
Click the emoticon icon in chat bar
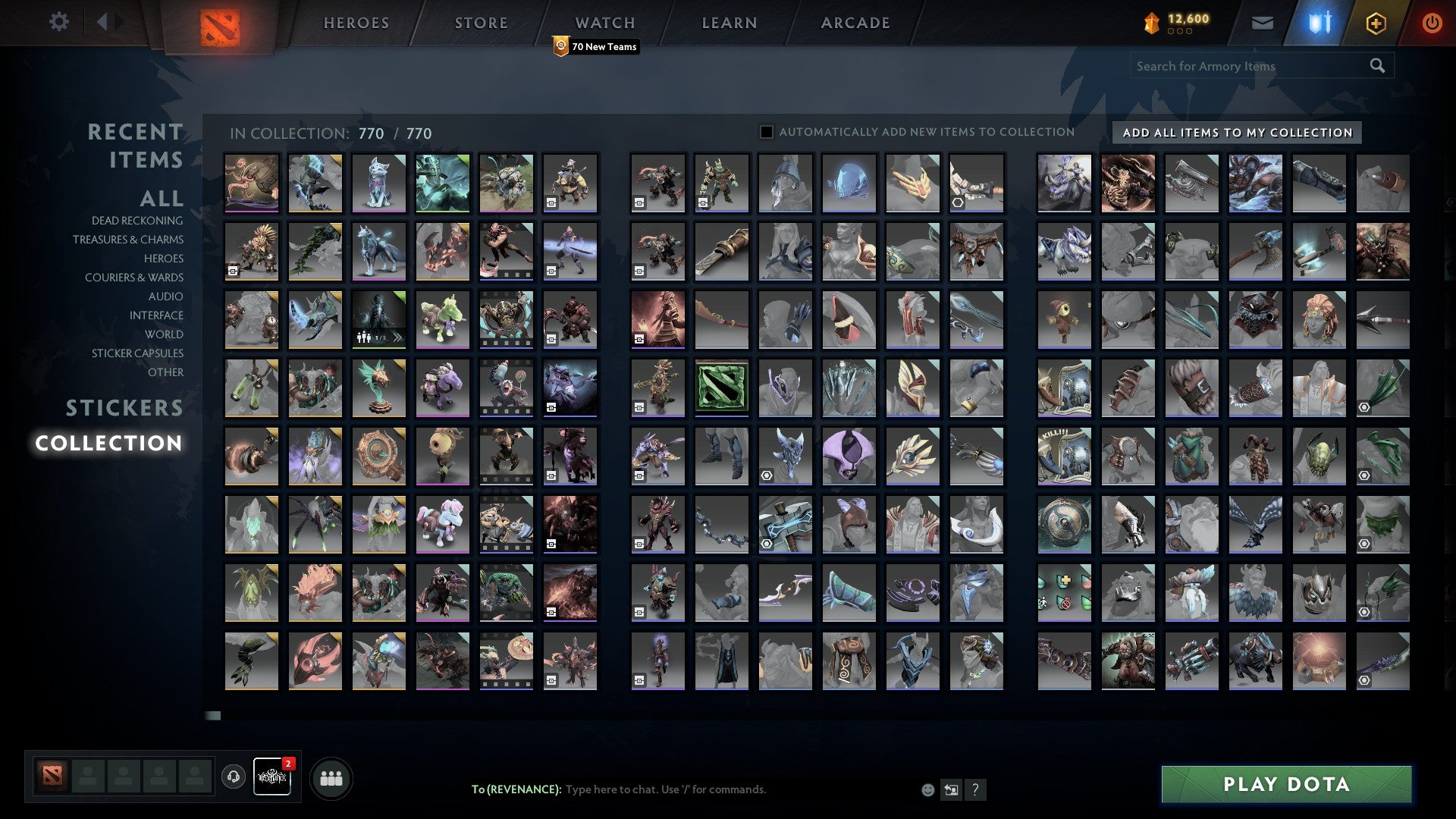(927, 789)
